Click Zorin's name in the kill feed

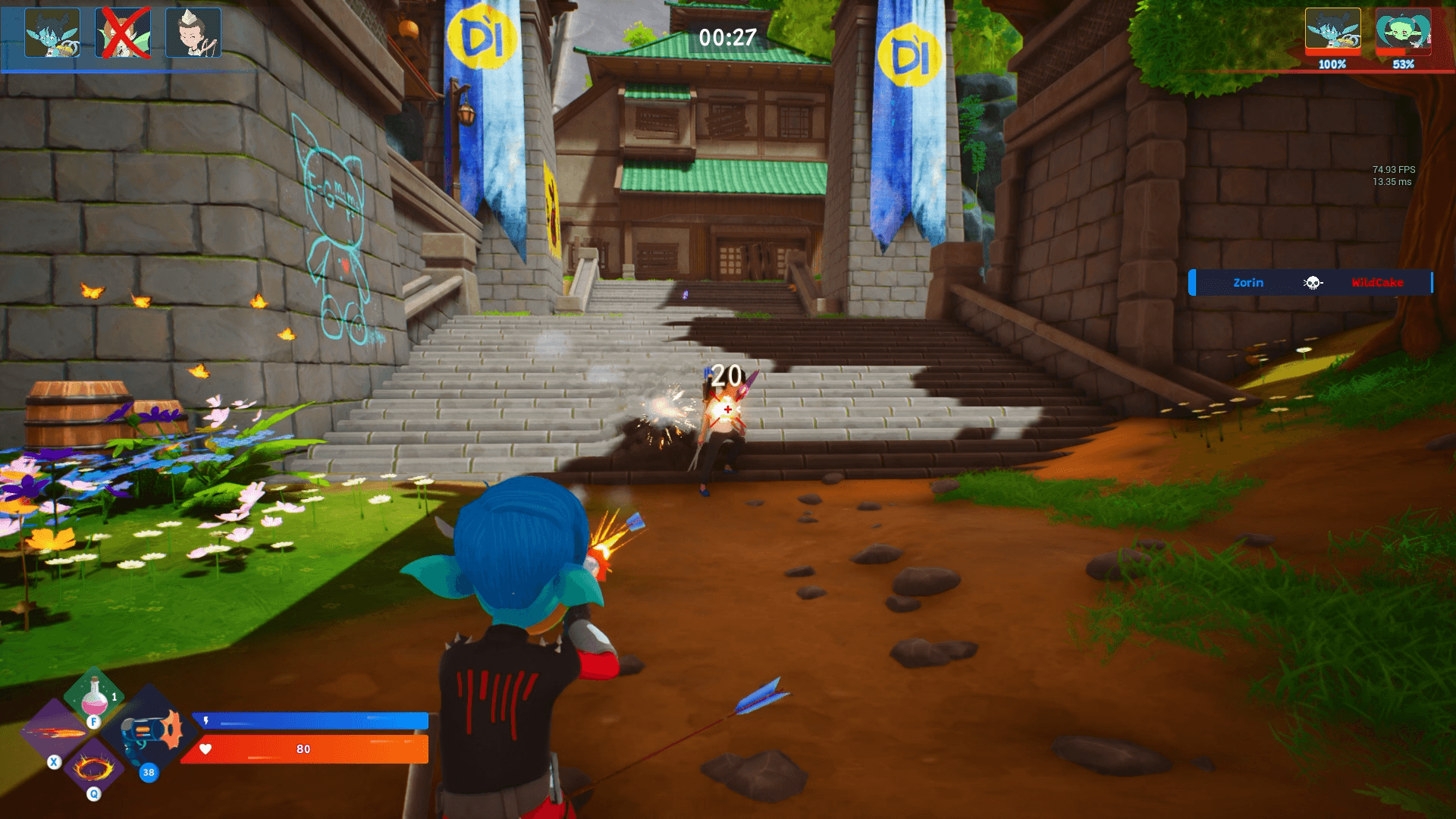1250,282
